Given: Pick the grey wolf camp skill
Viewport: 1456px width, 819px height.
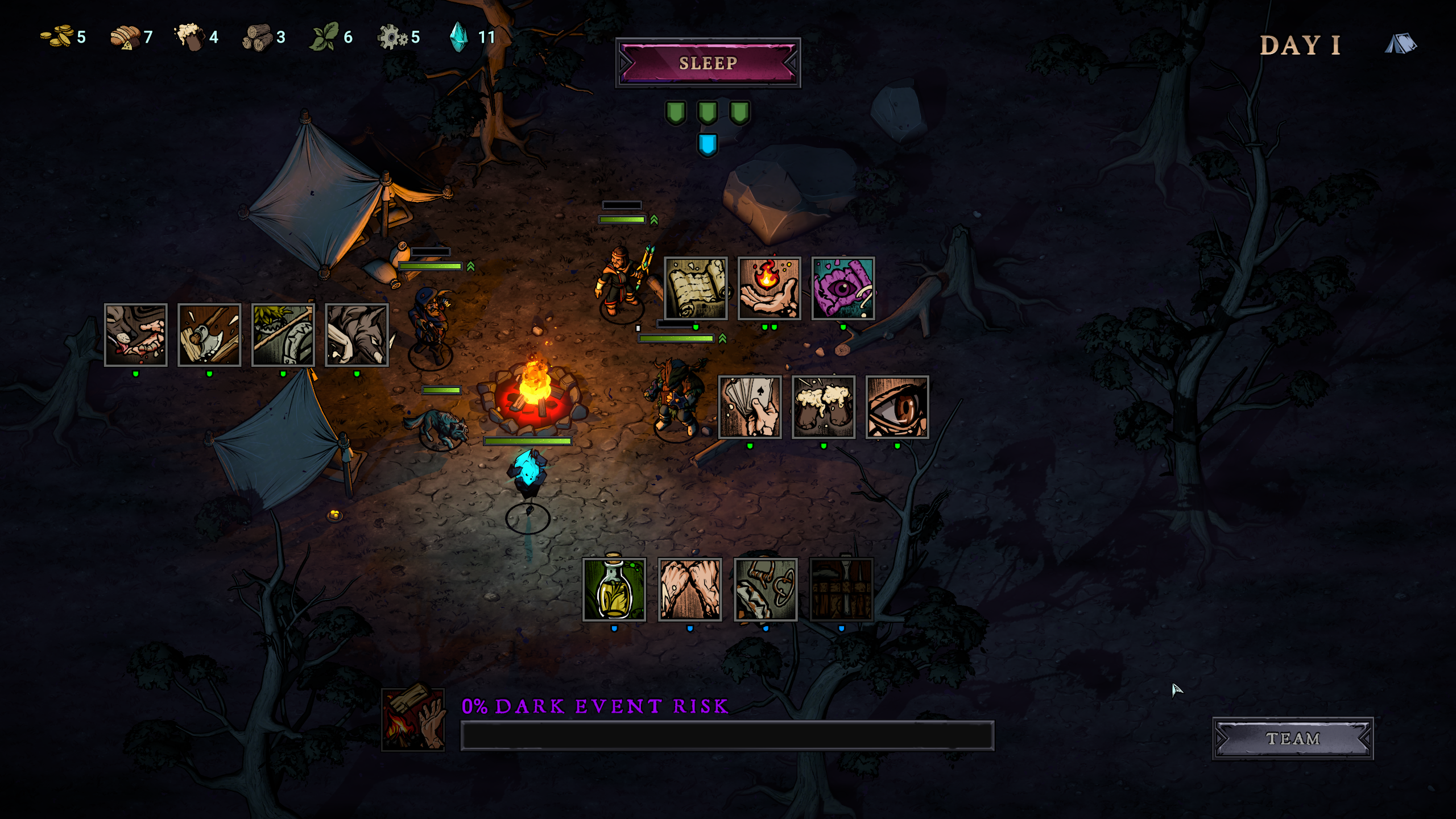Looking at the screenshot, I should point(357,335).
